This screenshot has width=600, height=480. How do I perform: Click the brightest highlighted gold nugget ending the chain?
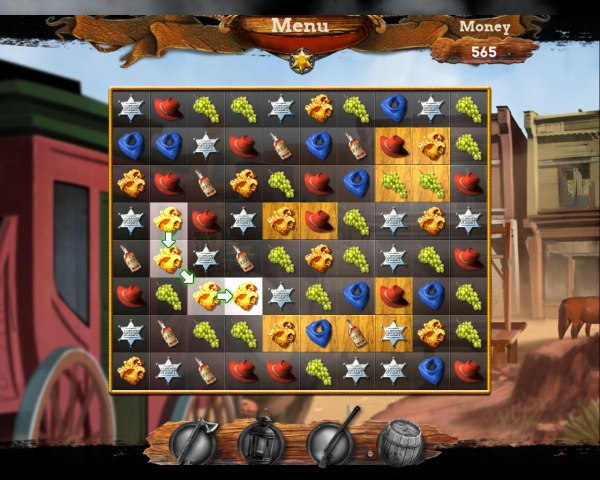pos(244,295)
